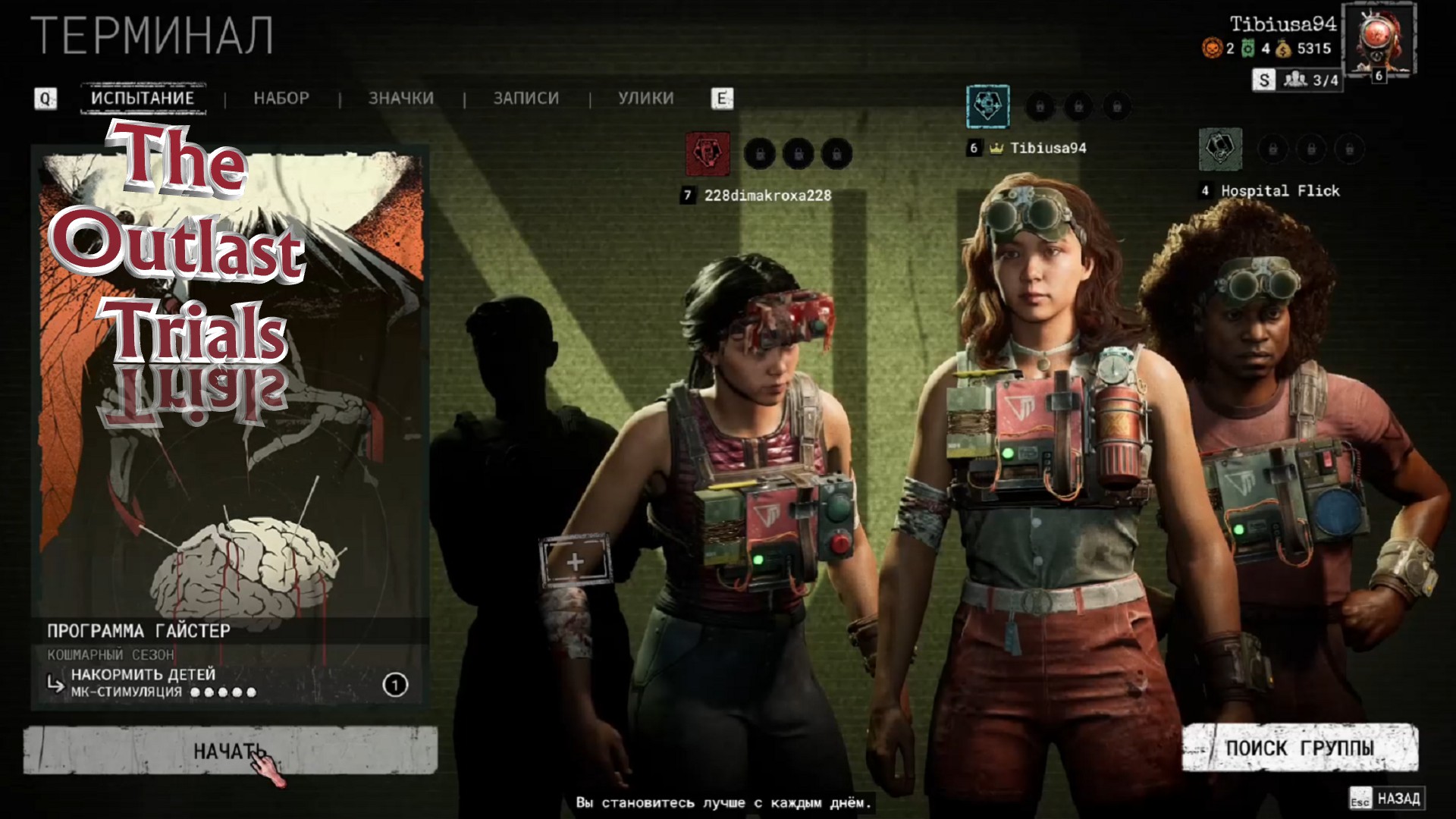Click Tibiusa94's teal rig icon
1456x819 pixels.
[987, 106]
